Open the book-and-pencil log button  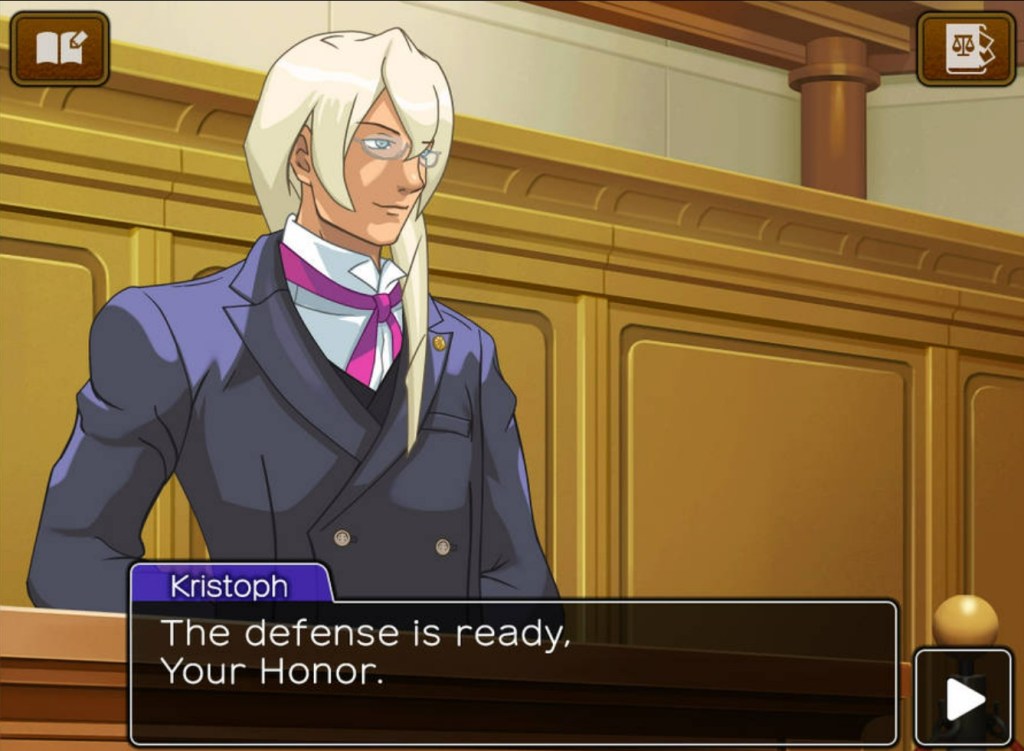pos(60,48)
